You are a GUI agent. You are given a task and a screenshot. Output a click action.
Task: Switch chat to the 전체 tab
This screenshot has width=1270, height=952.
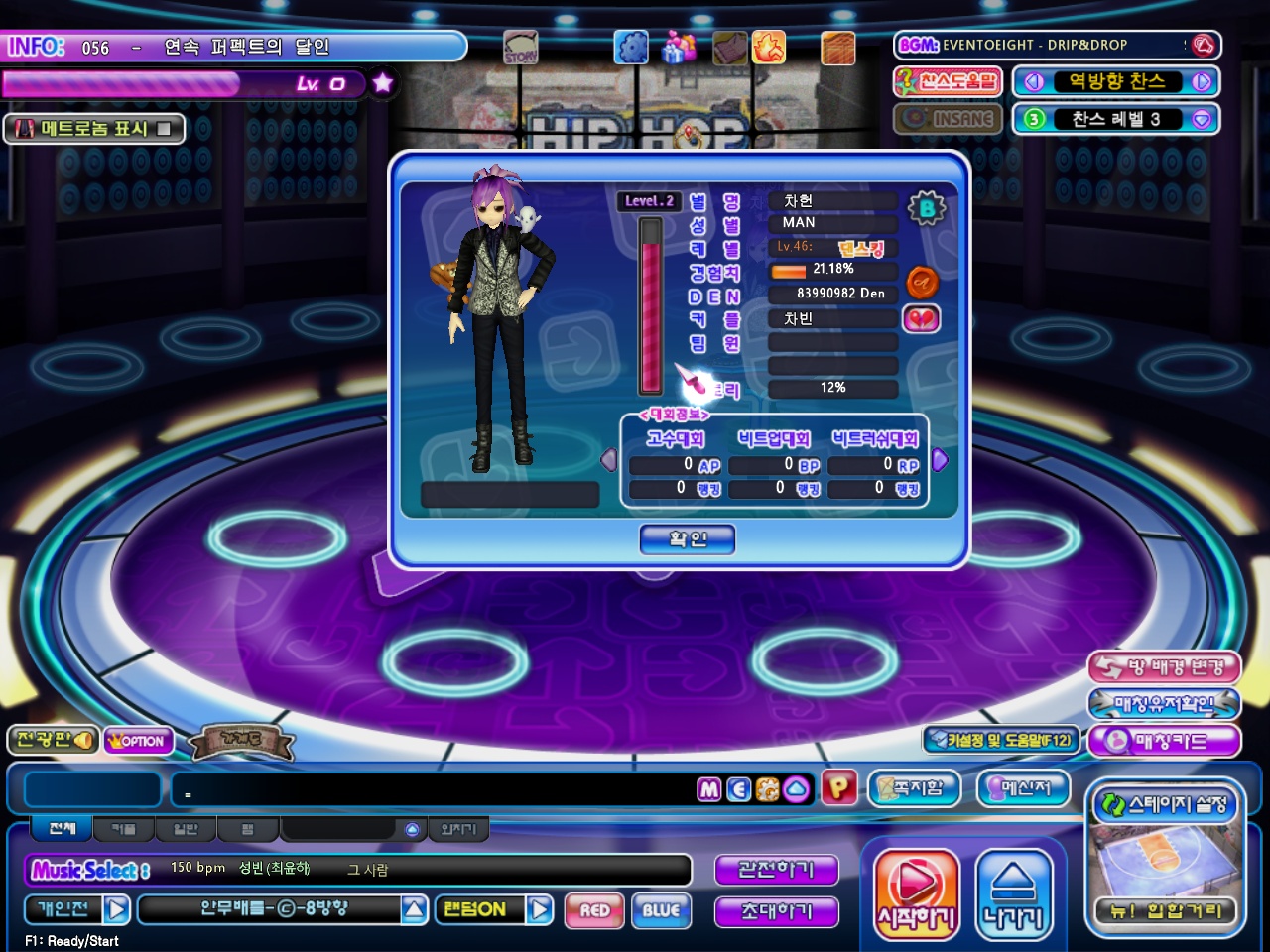[62, 828]
